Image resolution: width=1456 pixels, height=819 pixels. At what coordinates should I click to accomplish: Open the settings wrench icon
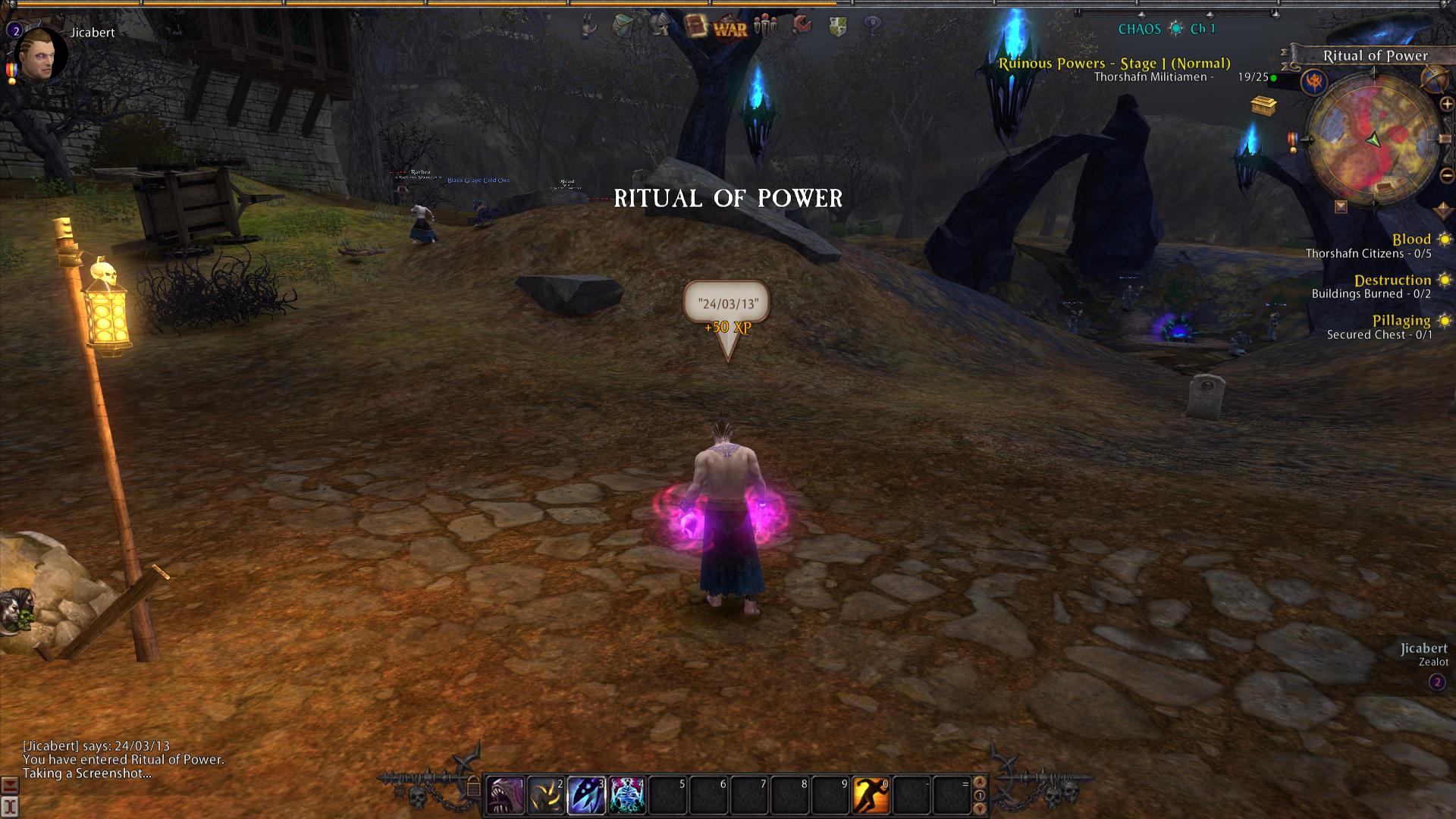point(802,27)
